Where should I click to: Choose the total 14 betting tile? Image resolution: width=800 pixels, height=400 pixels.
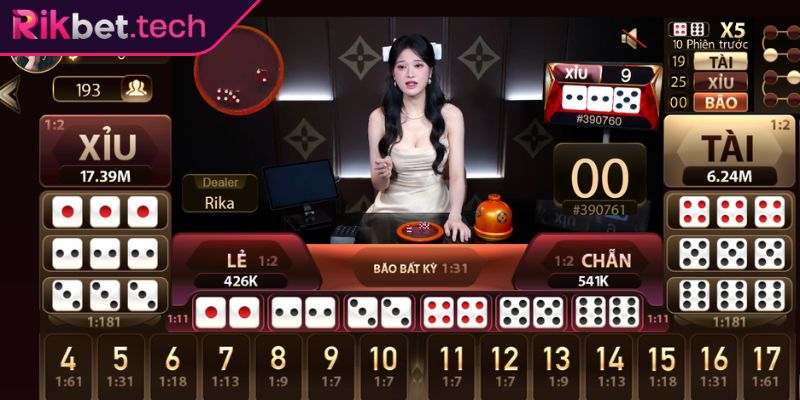610,366
